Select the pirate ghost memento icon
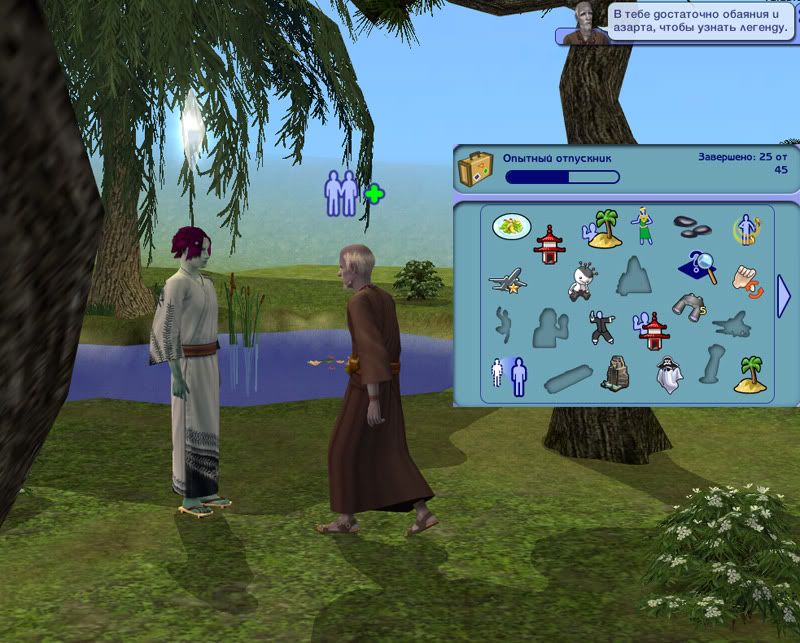Viewport: 800px width, 643px height. coord(668,373)
